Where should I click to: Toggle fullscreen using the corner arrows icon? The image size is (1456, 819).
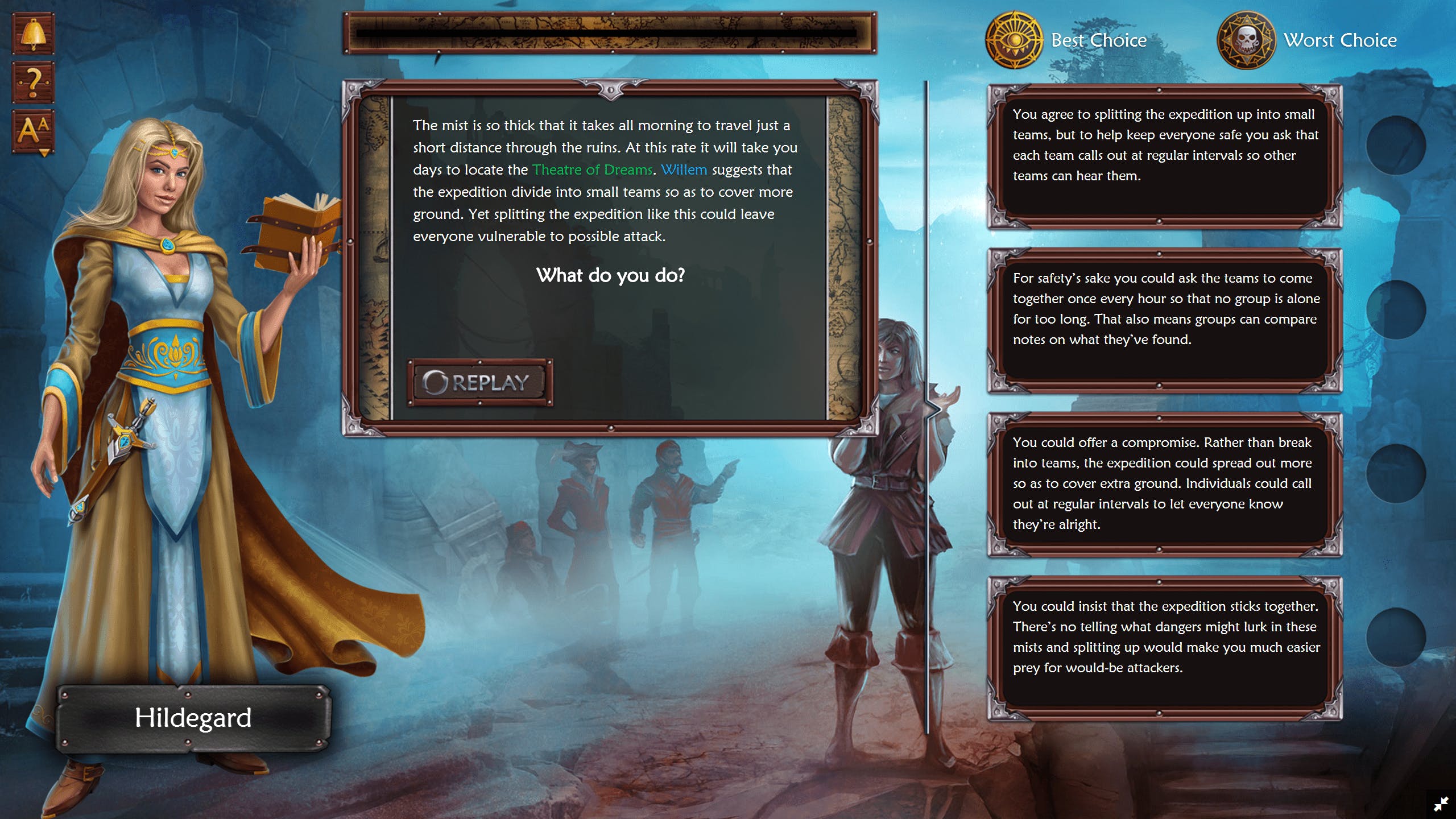(1441, 804)
